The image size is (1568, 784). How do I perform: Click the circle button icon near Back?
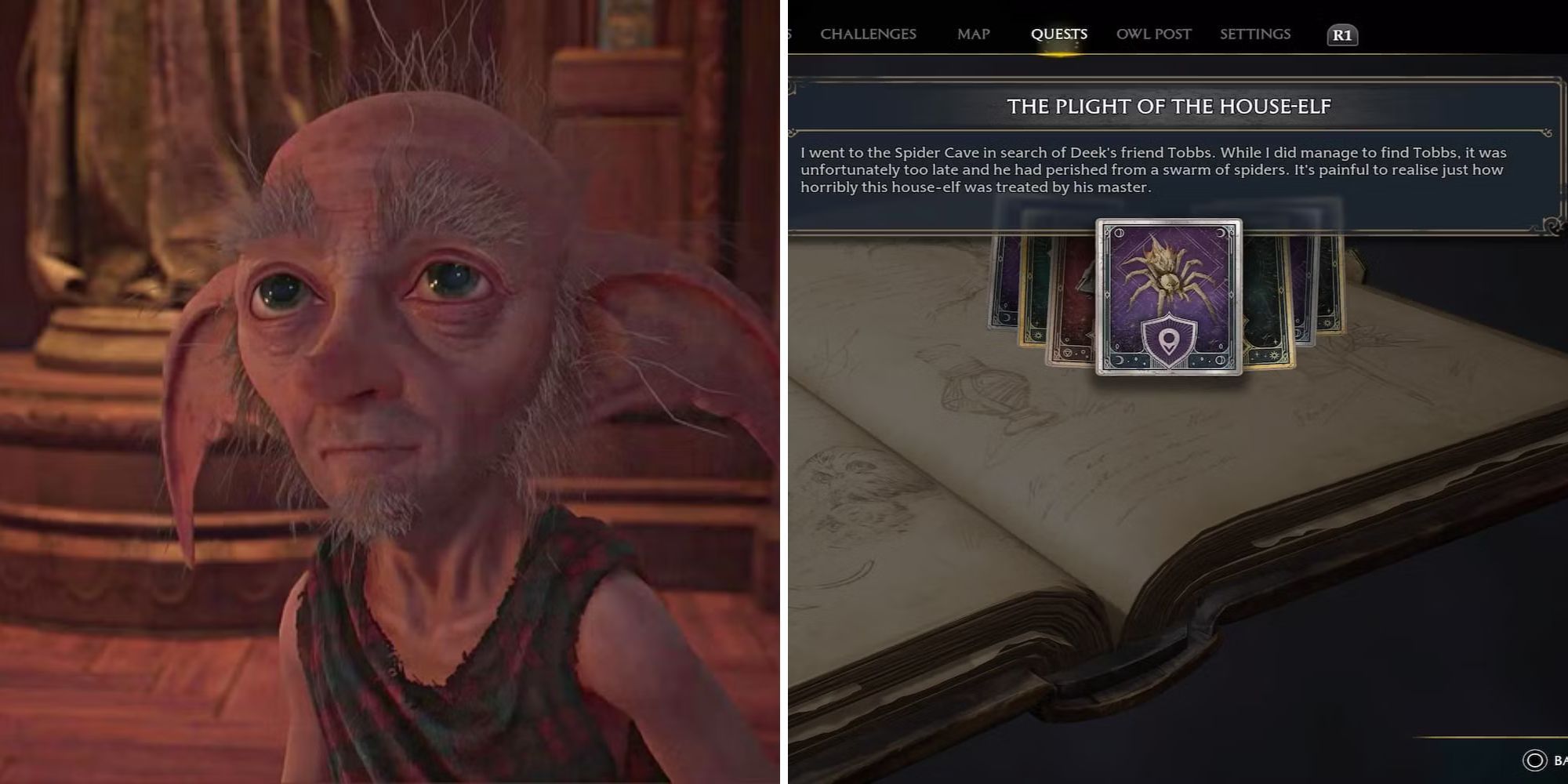1534,759
